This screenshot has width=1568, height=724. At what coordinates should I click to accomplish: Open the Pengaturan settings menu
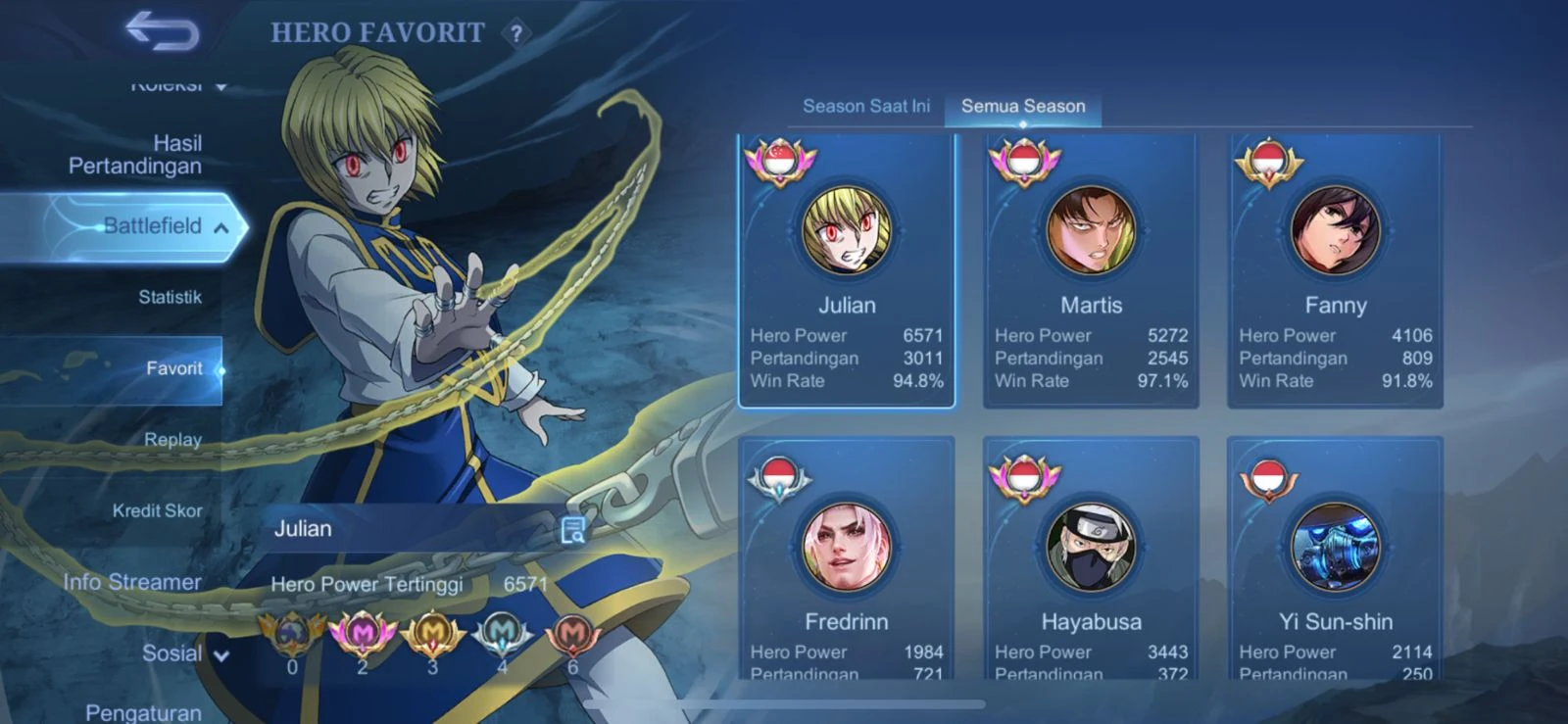143,712
